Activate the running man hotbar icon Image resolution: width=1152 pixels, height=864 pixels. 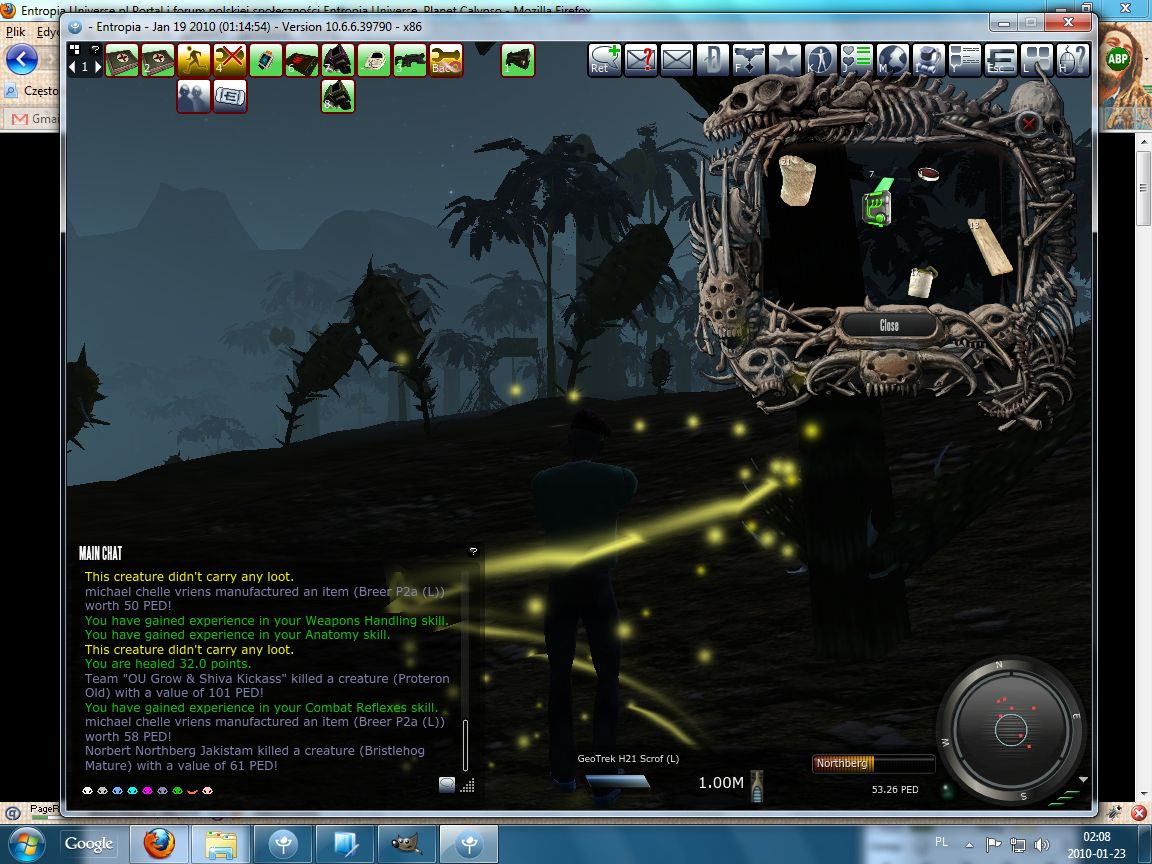(x=193, y=61)
